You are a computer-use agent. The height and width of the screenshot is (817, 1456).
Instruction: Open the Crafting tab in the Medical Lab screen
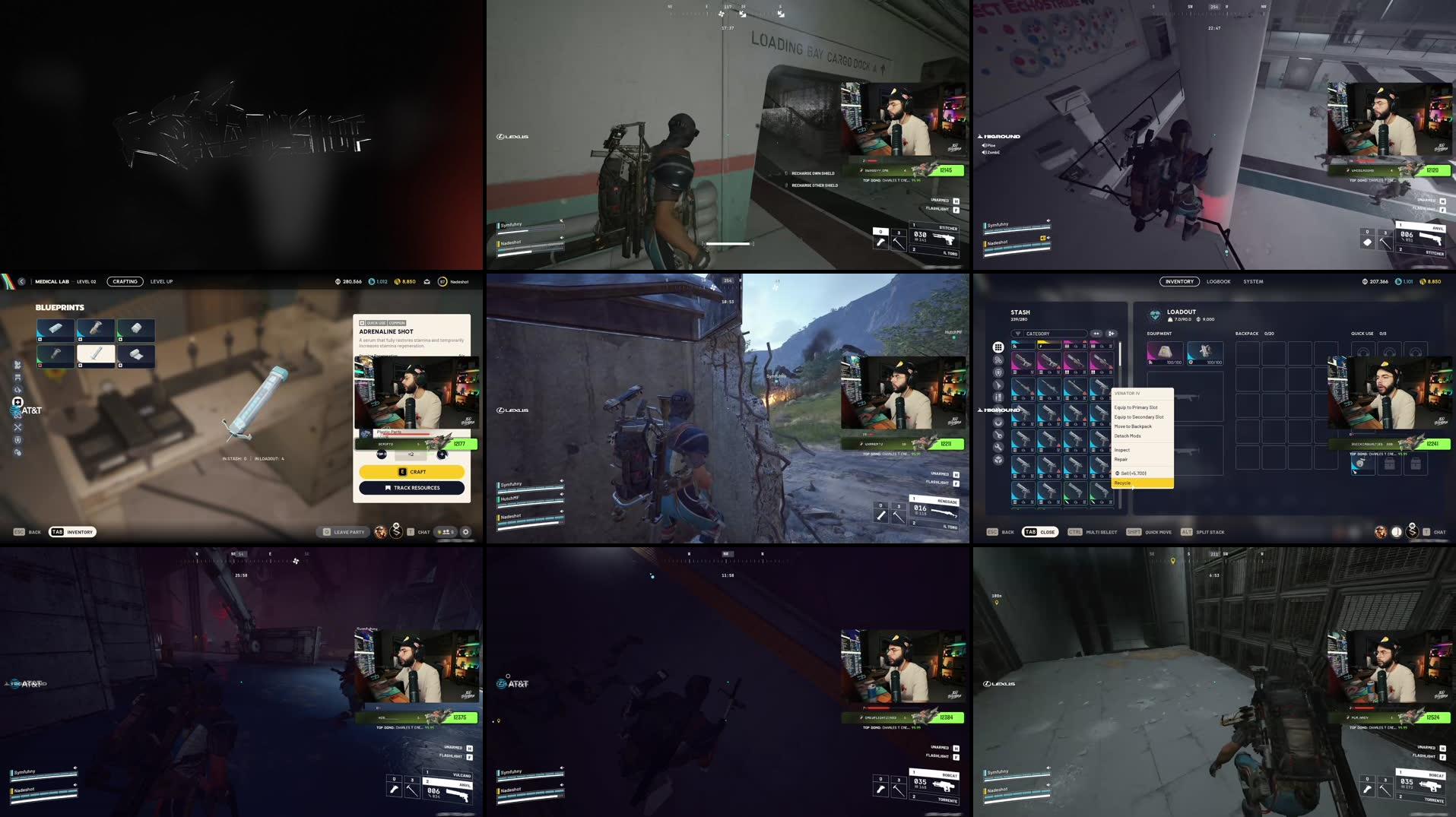pyautogui.click(x=125, y=281)
